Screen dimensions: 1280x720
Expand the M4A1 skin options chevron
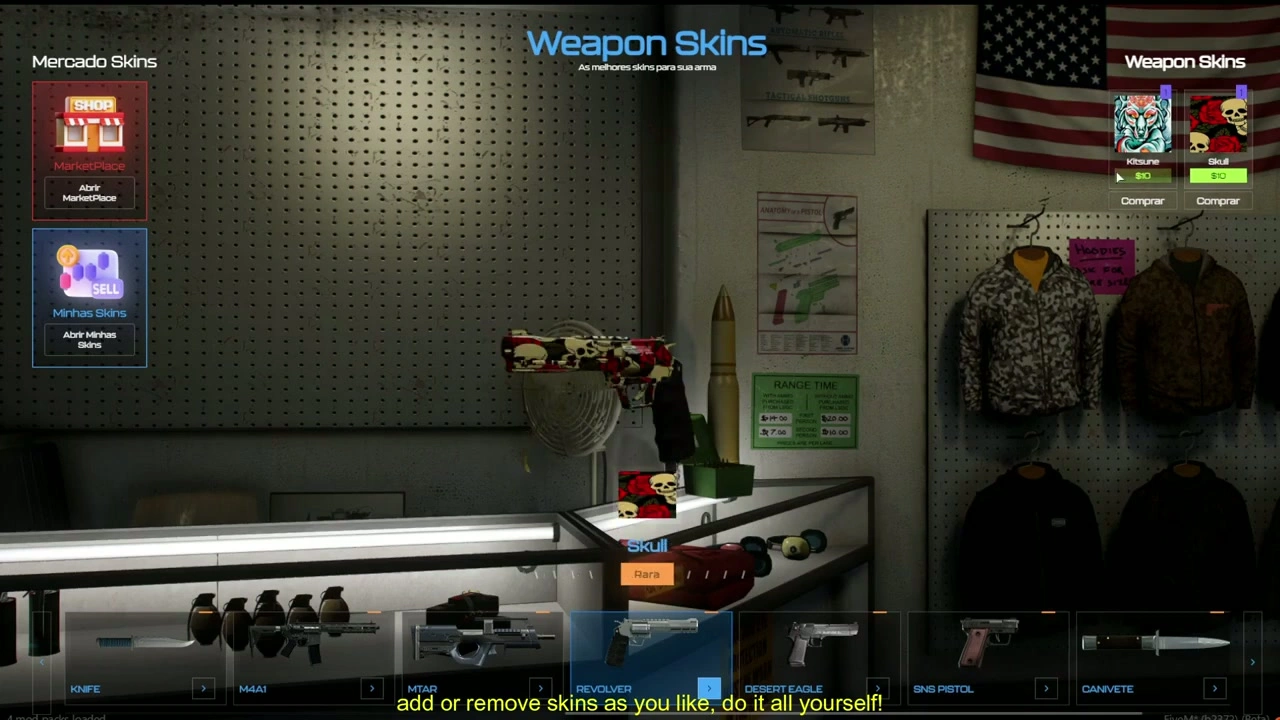pos(371,688)
